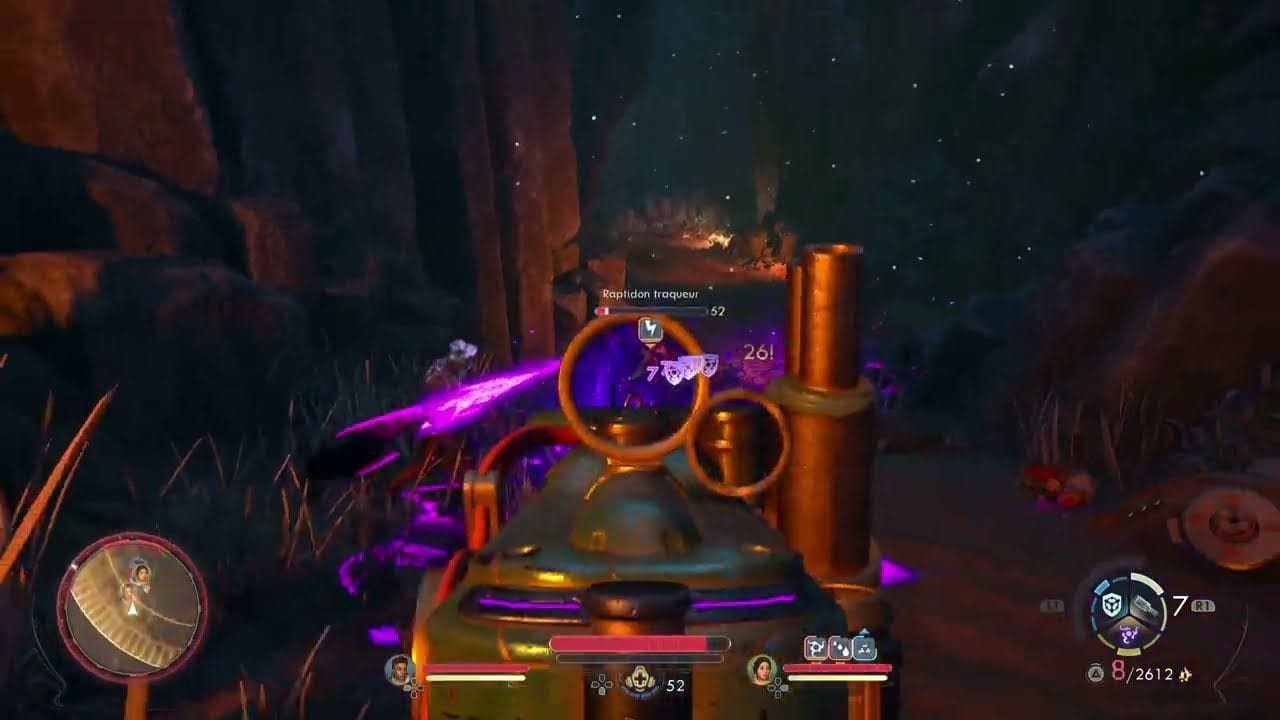The height and width of the screenshot is (720, 1280).
Task: Click the medical inhaler icon above the 52 counter
Action: point(641,677)
